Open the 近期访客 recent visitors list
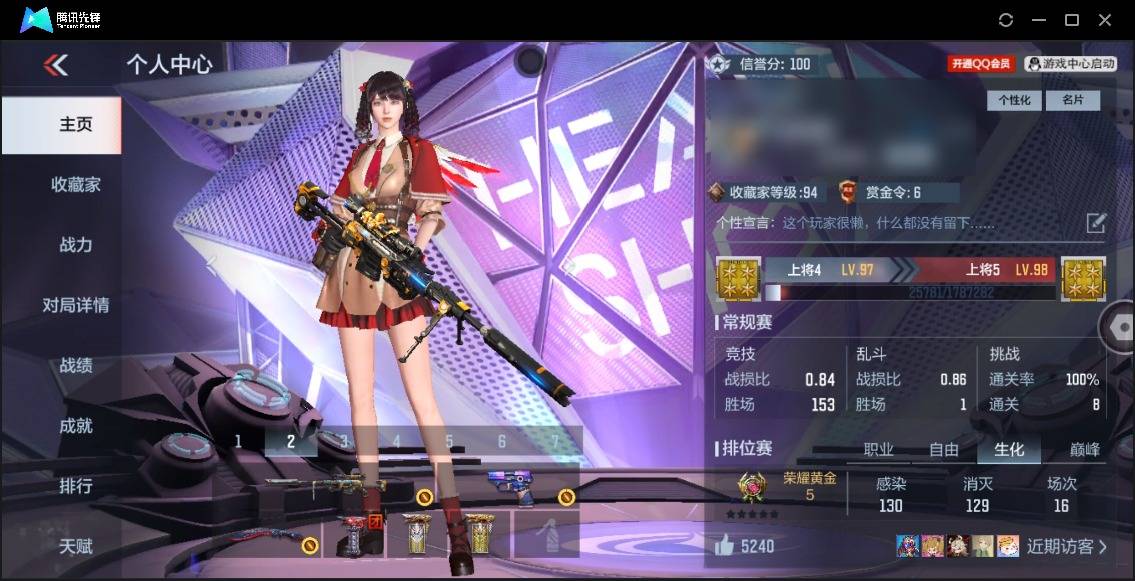The width and height of the screenshot is (1135, 581). coord(1066,546)
